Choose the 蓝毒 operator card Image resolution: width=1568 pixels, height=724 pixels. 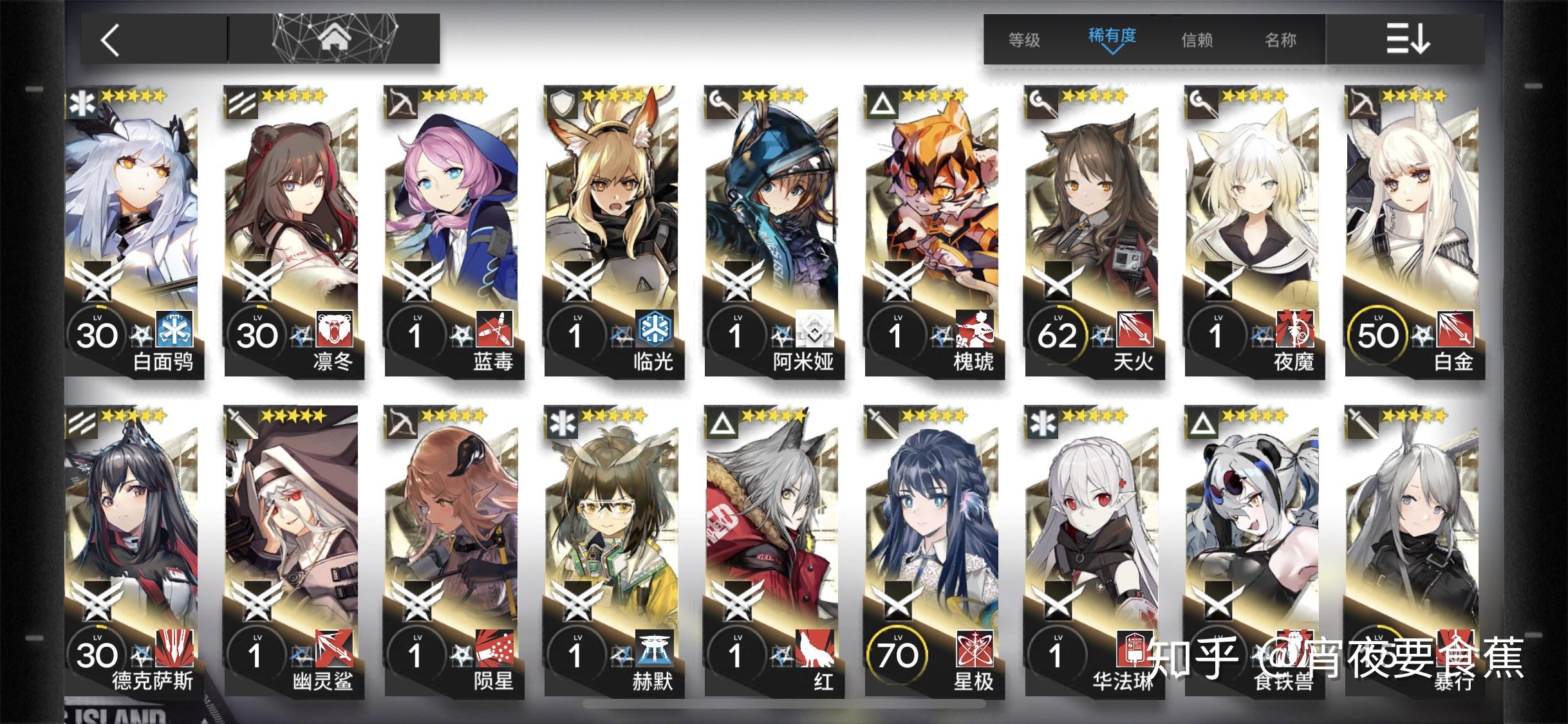(452, 232)
